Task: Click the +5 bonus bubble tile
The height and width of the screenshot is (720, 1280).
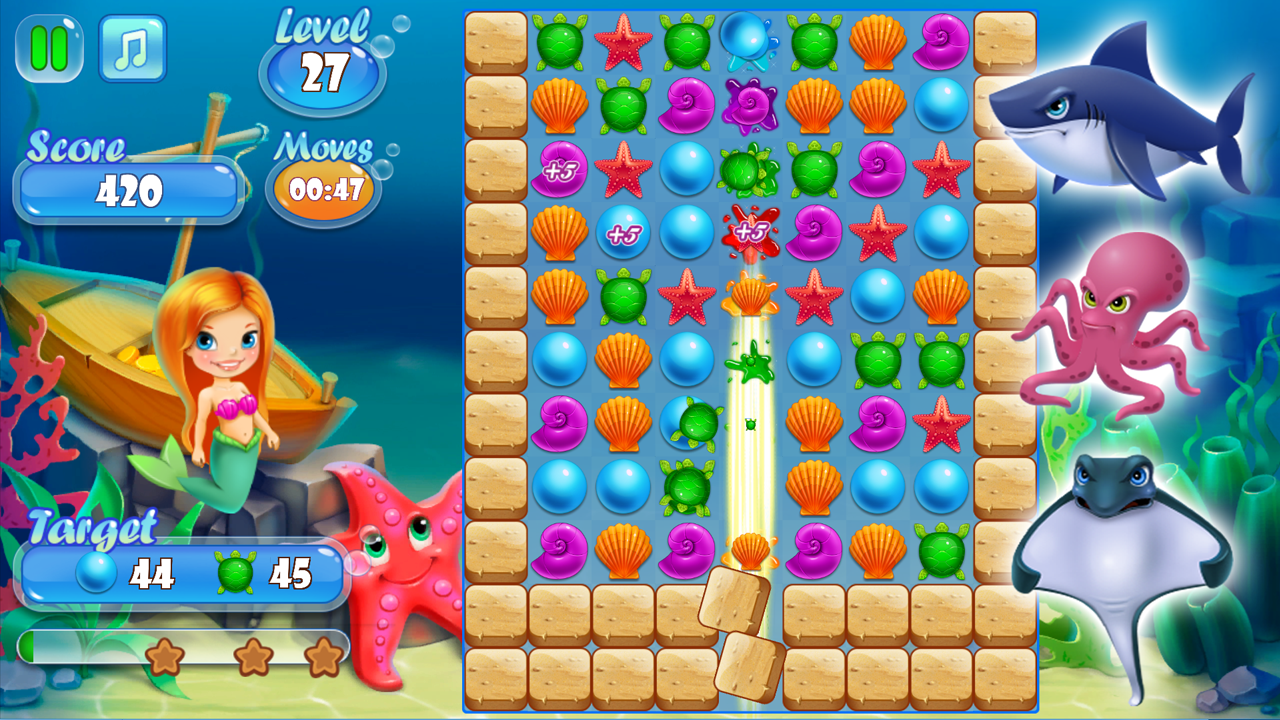Action: click(621, 231)
